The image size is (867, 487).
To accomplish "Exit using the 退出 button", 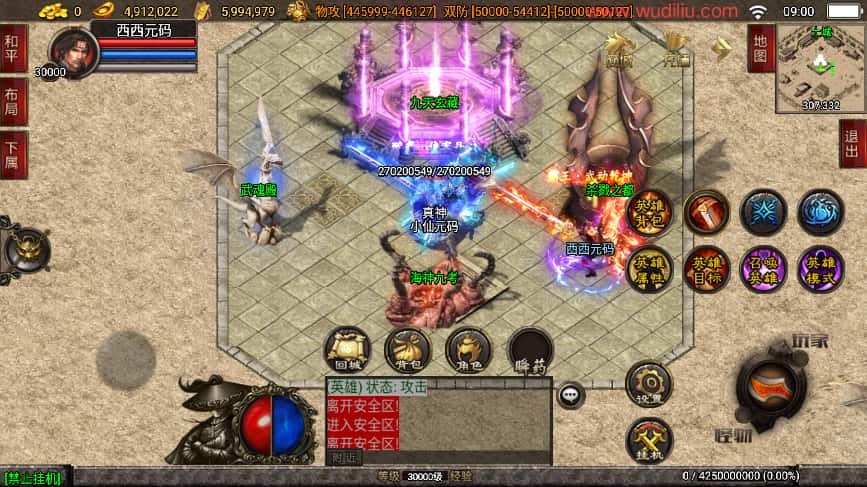I will [x=852, y=144].
